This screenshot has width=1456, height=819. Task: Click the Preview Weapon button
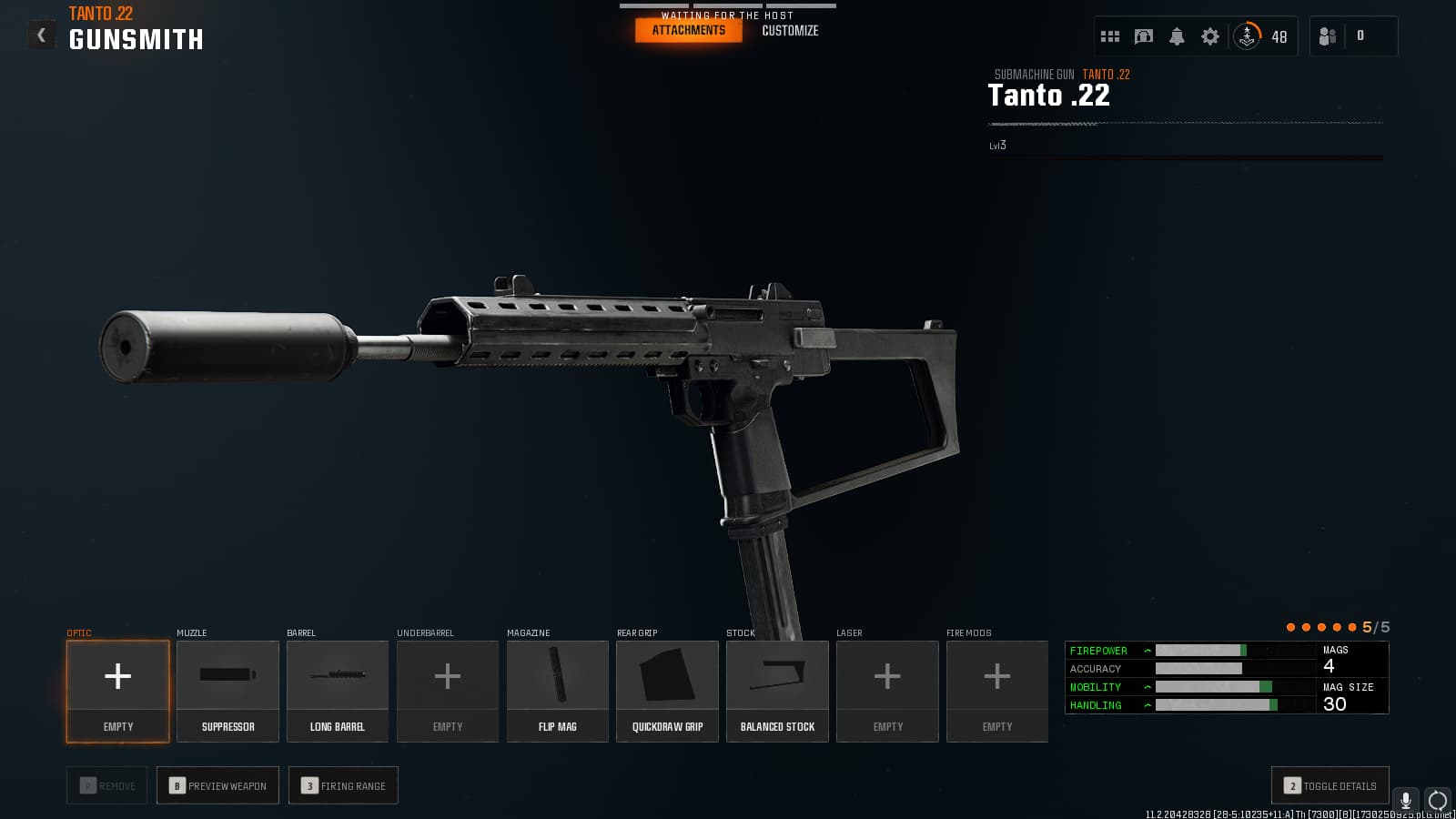(218, 785)
